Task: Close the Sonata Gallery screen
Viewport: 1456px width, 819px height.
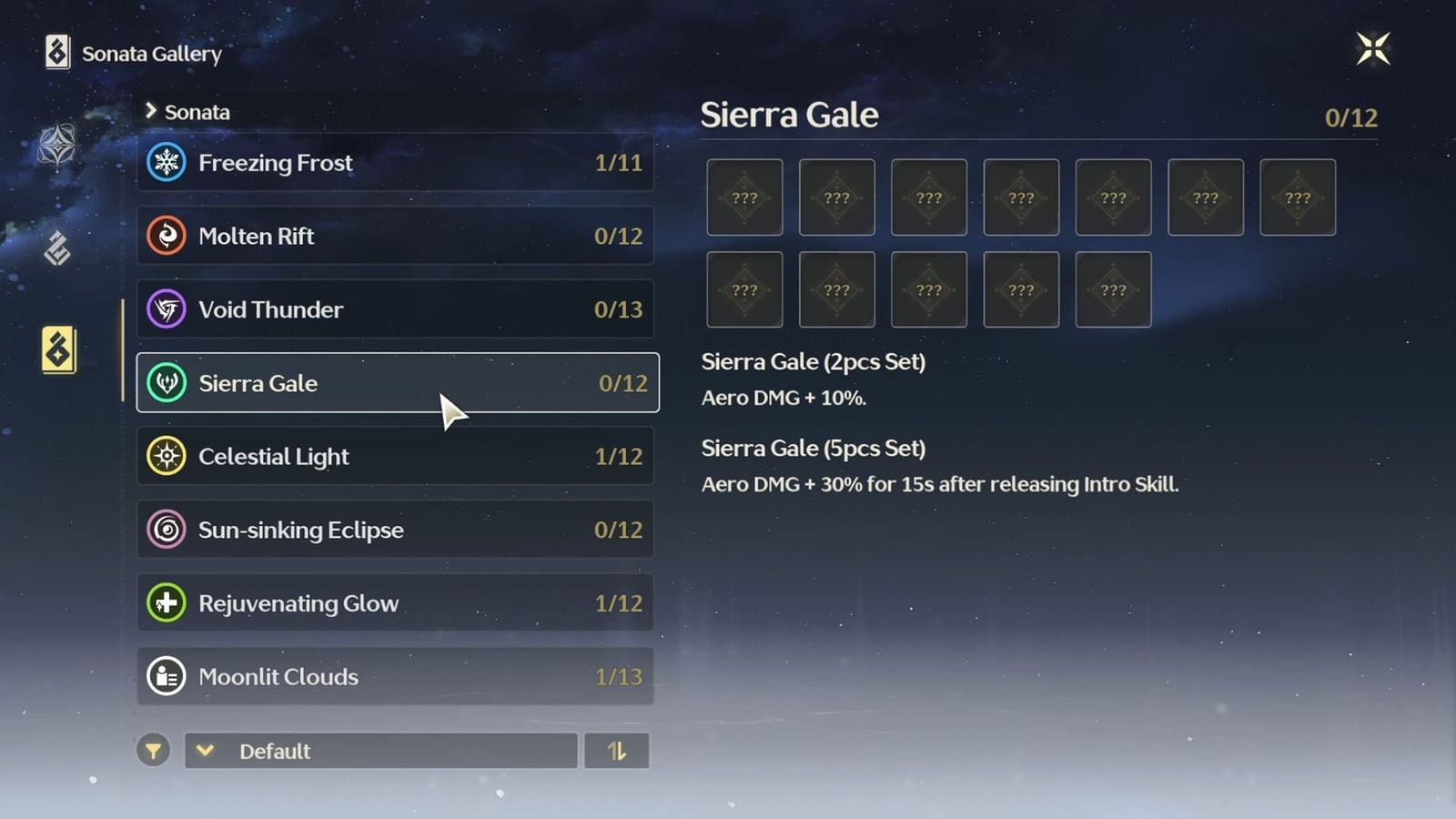Action: tap(1374, 49)
